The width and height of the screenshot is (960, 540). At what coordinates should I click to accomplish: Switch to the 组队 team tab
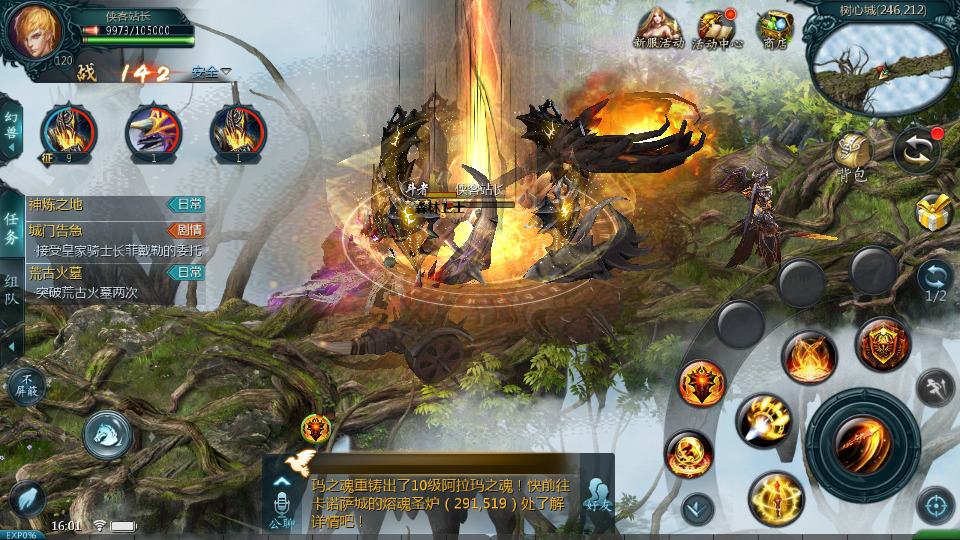[12, 293]
